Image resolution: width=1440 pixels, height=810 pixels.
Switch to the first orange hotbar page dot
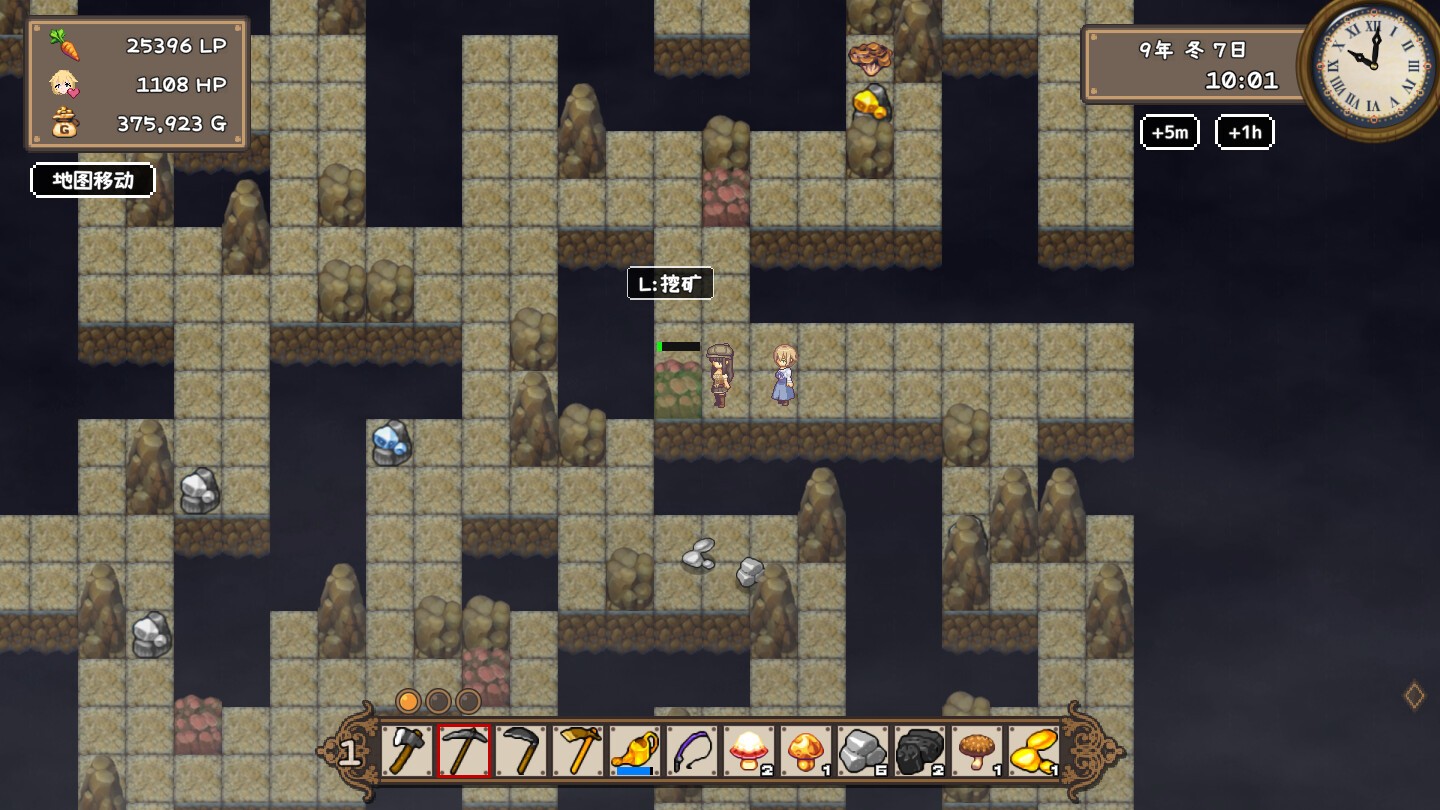tap(408, 701)
